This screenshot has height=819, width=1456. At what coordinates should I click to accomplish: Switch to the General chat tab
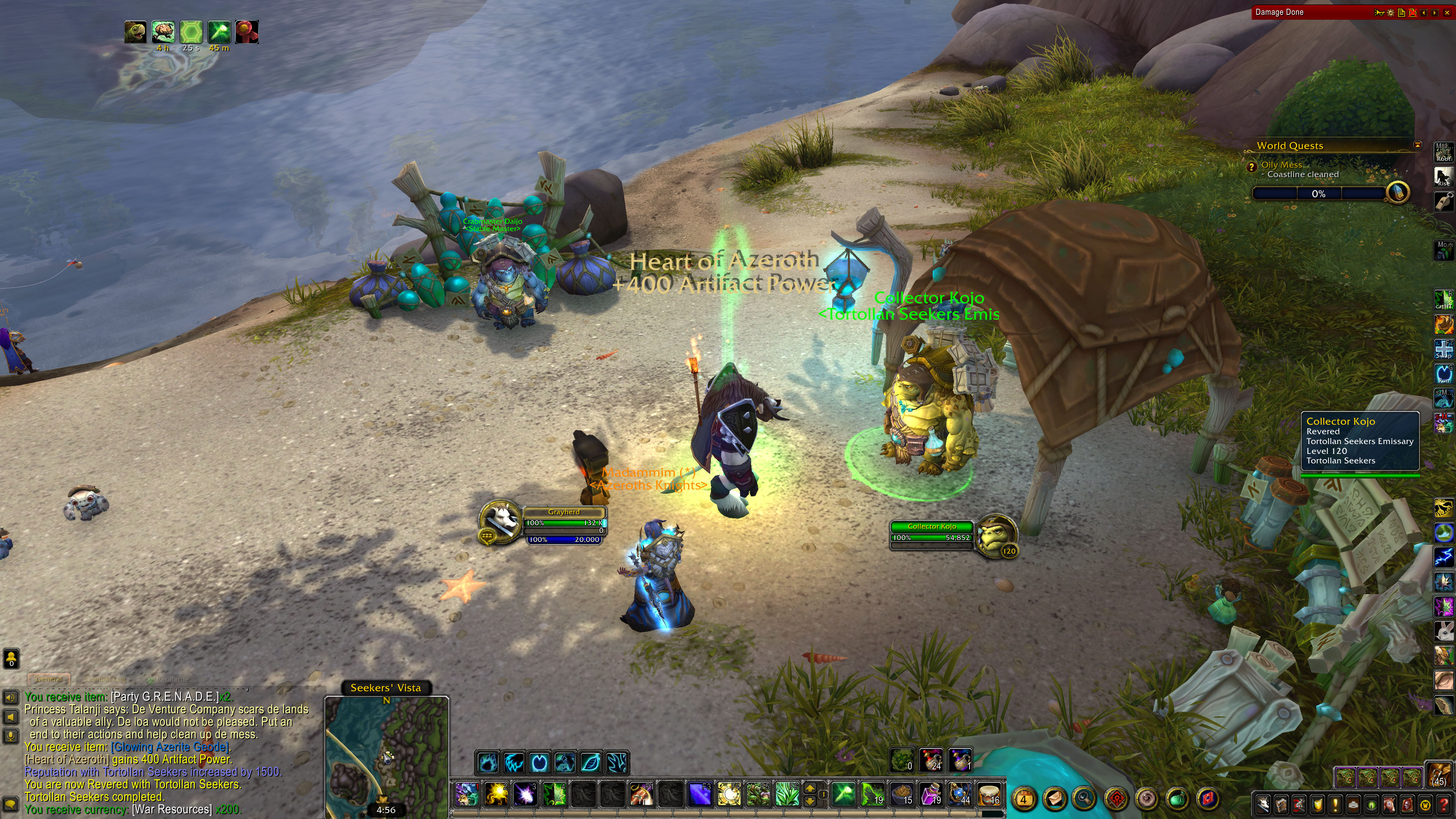click(x=49, y=679)
